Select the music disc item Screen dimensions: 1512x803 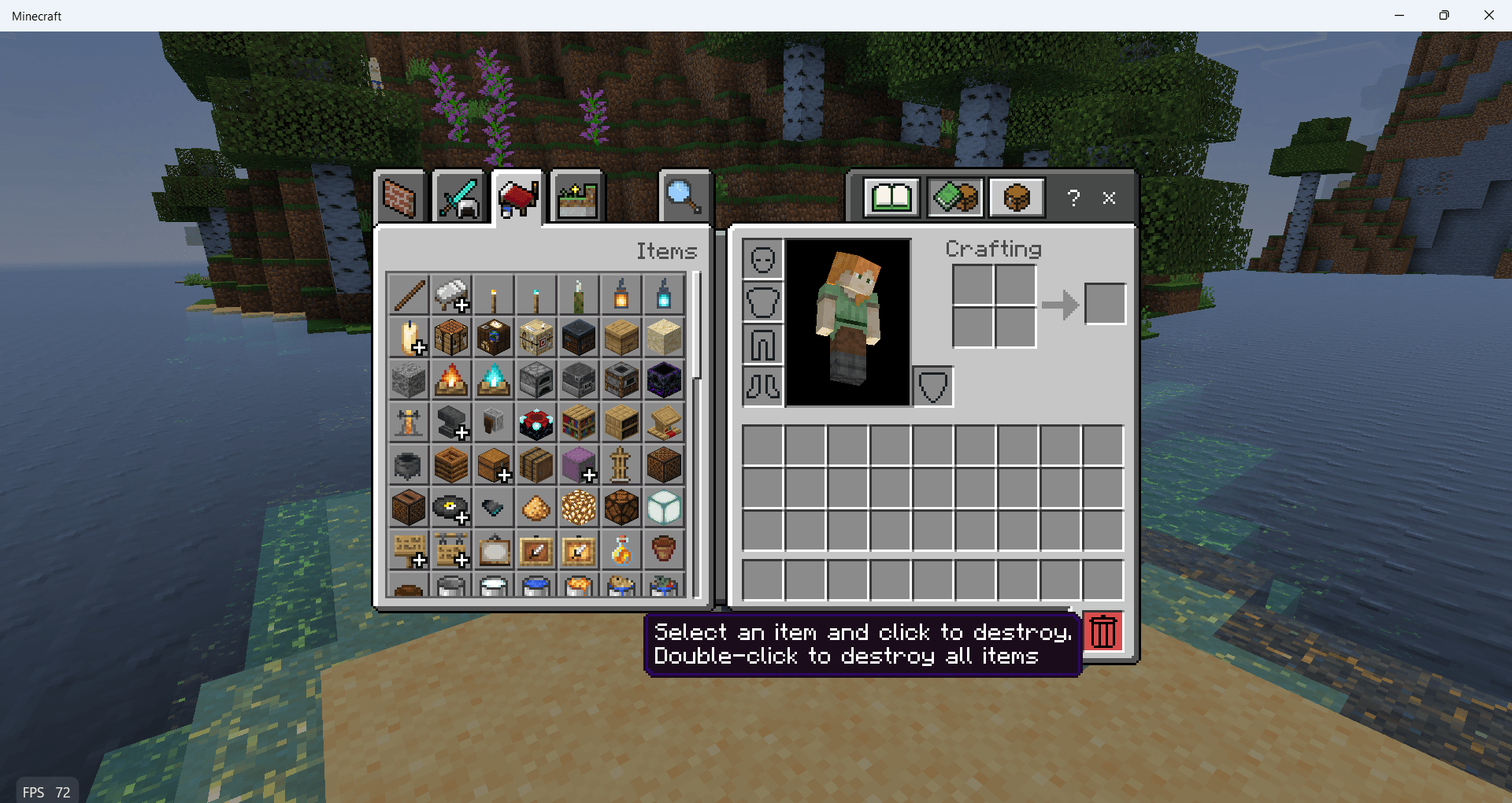point(451,508)
